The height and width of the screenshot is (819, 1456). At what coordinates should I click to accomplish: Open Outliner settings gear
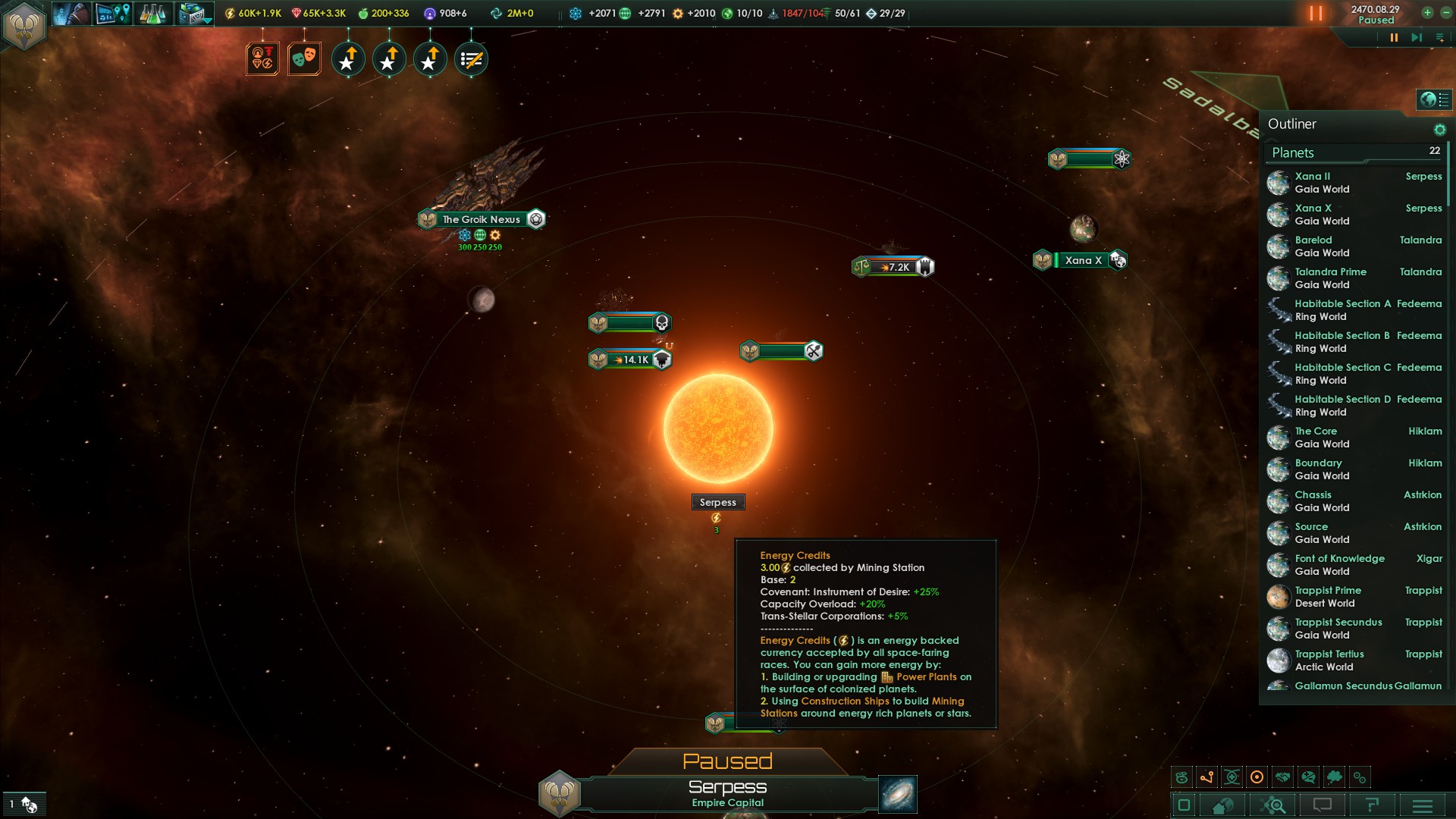(x=1439, y=130)
